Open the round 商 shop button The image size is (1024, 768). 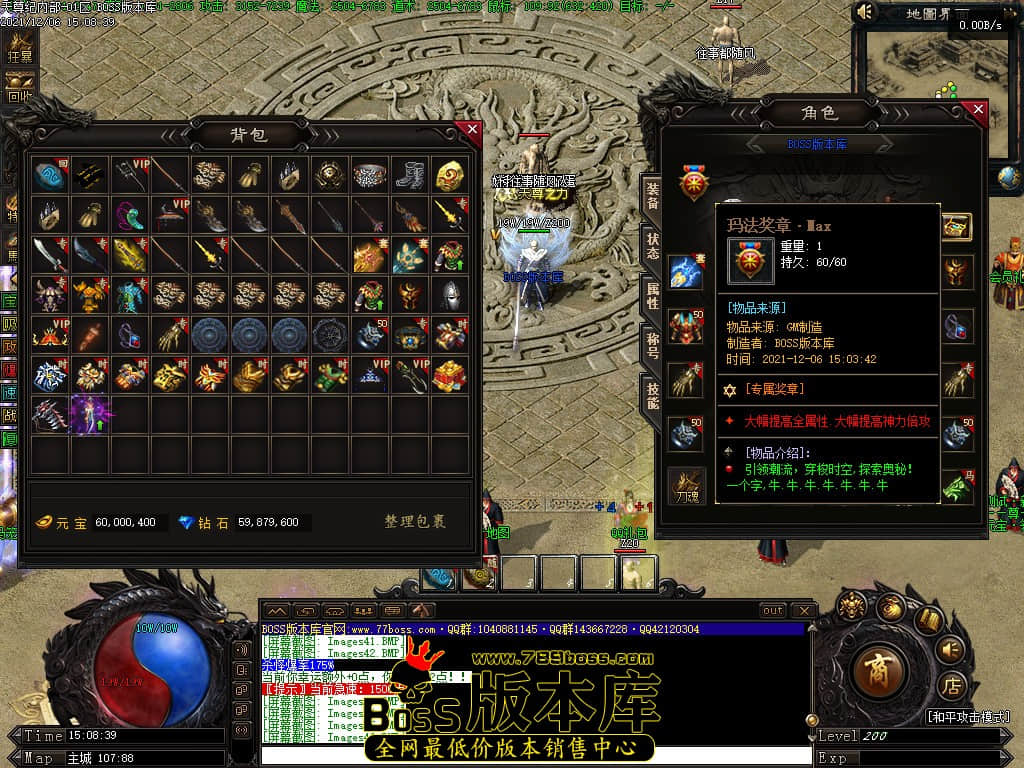point(878,666)
